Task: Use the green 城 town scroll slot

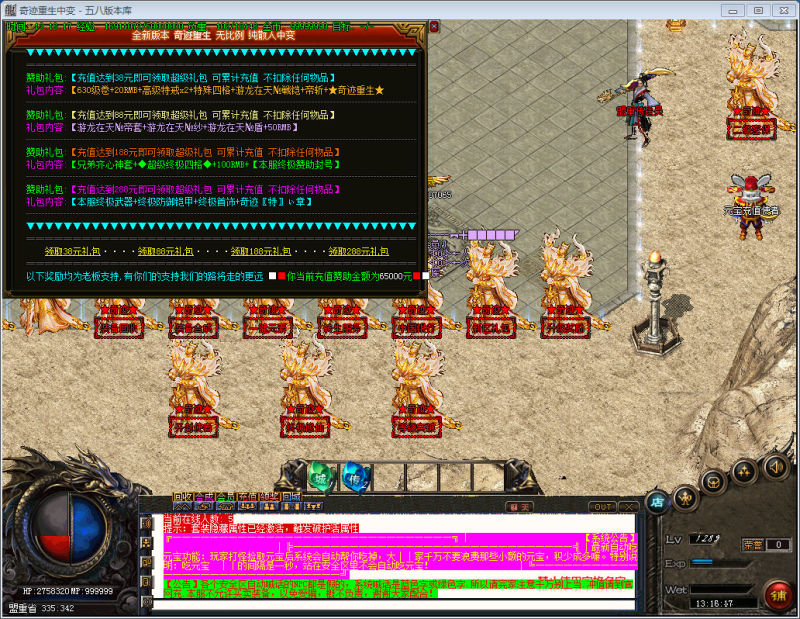Action: [318, 477]
